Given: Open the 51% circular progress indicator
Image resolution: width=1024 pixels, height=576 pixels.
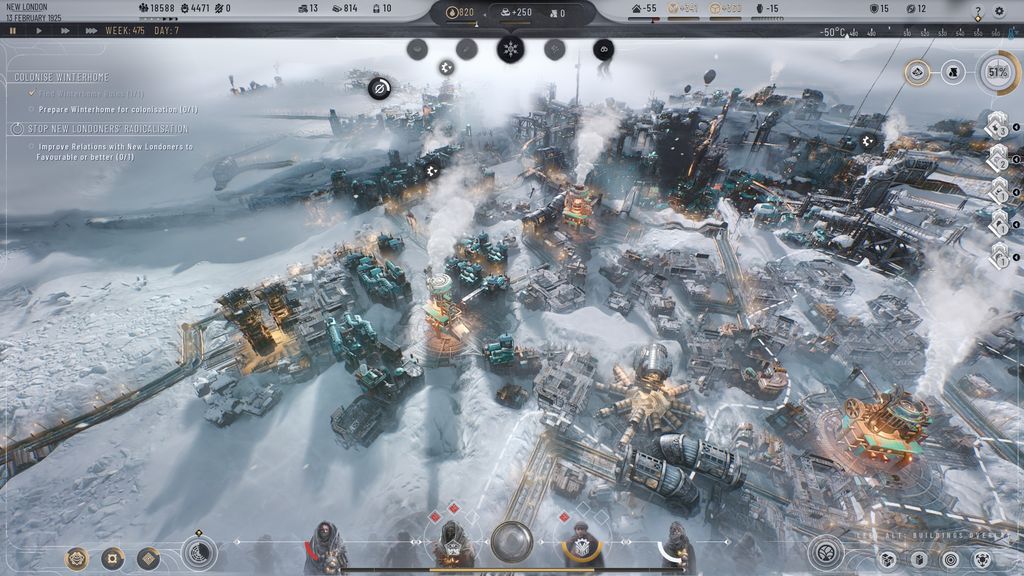Looking at the screenshot, I should click(x=996, y=72).
